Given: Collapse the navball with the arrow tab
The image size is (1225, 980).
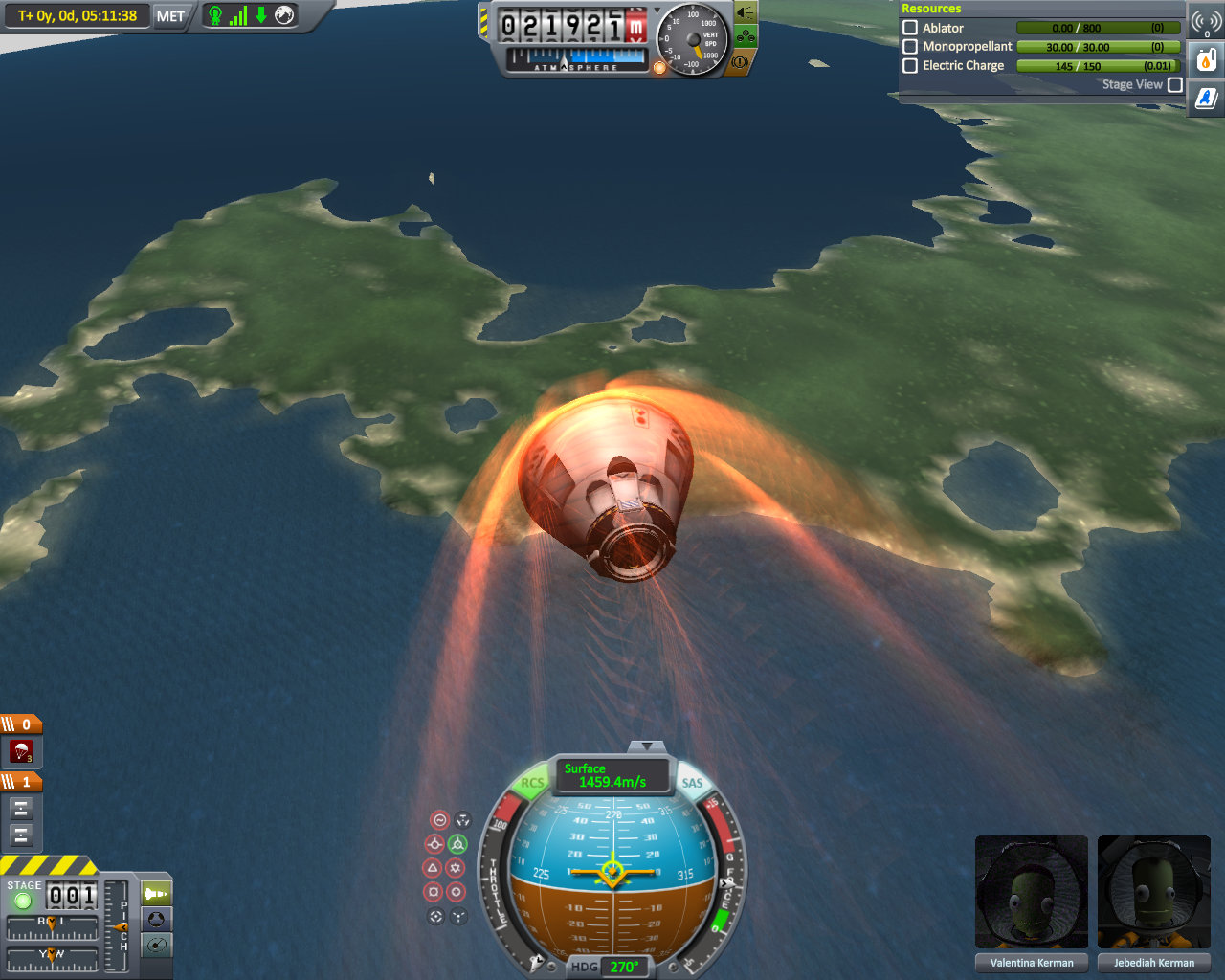Looking at the screenshot, I should click(x=648, y=746).
